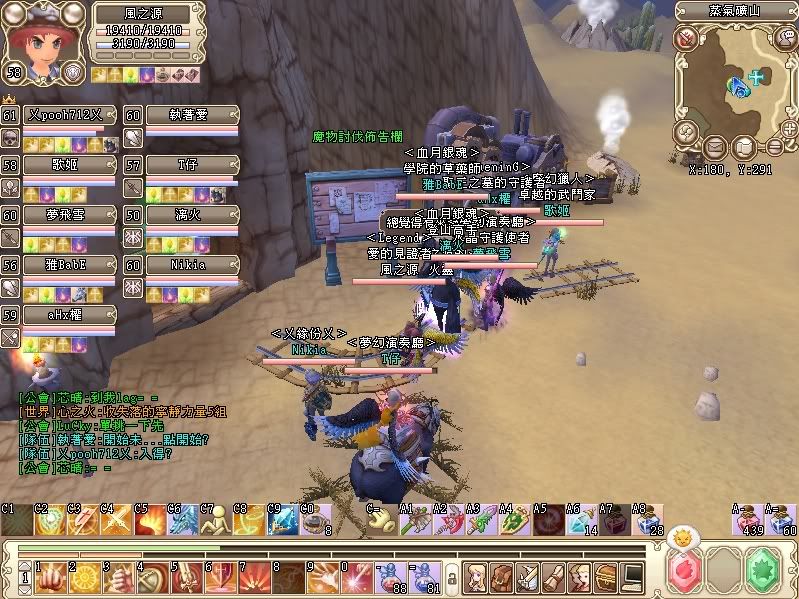Select party member aHx櫂
Image resolution: width=799 pixels, height=599 pixels.
pyautogui.click(x=64, y=314)
